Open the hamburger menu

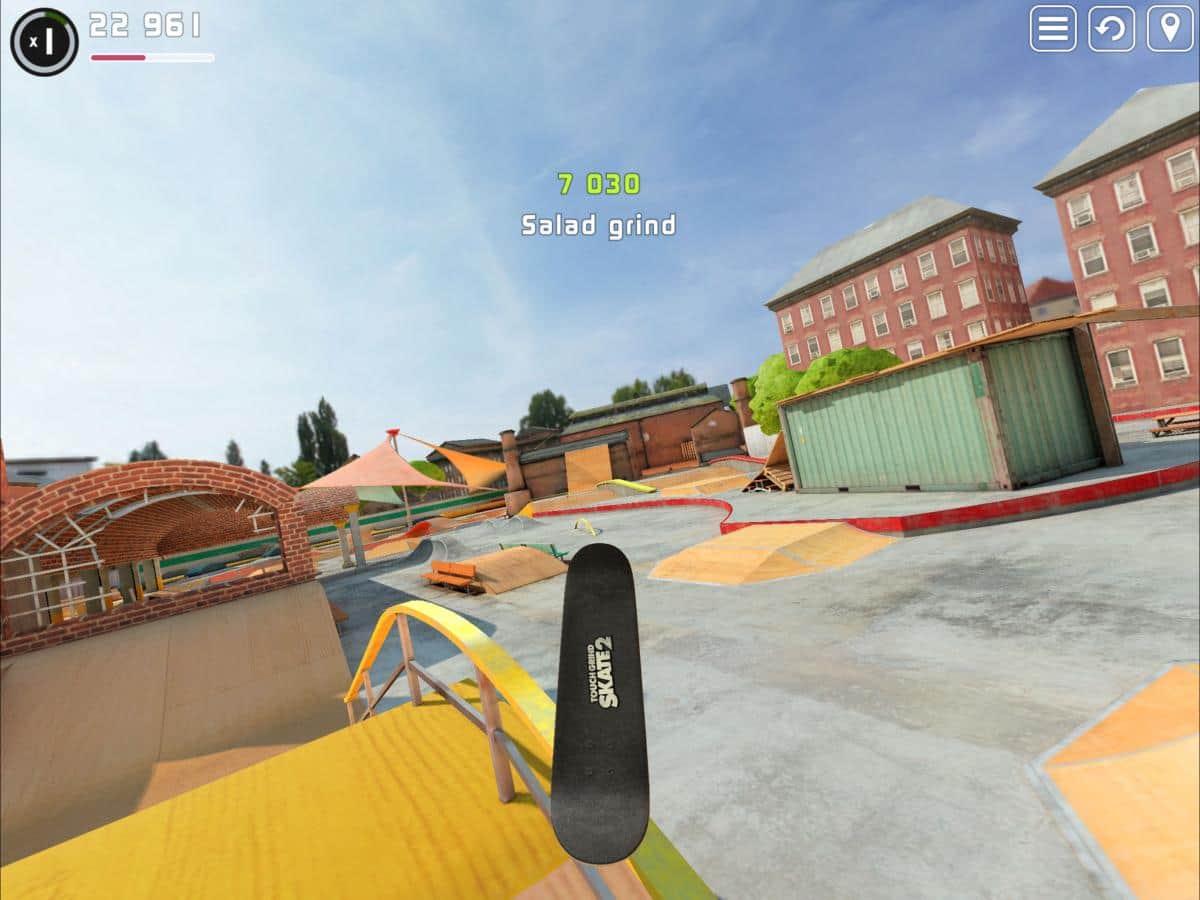1053,29
